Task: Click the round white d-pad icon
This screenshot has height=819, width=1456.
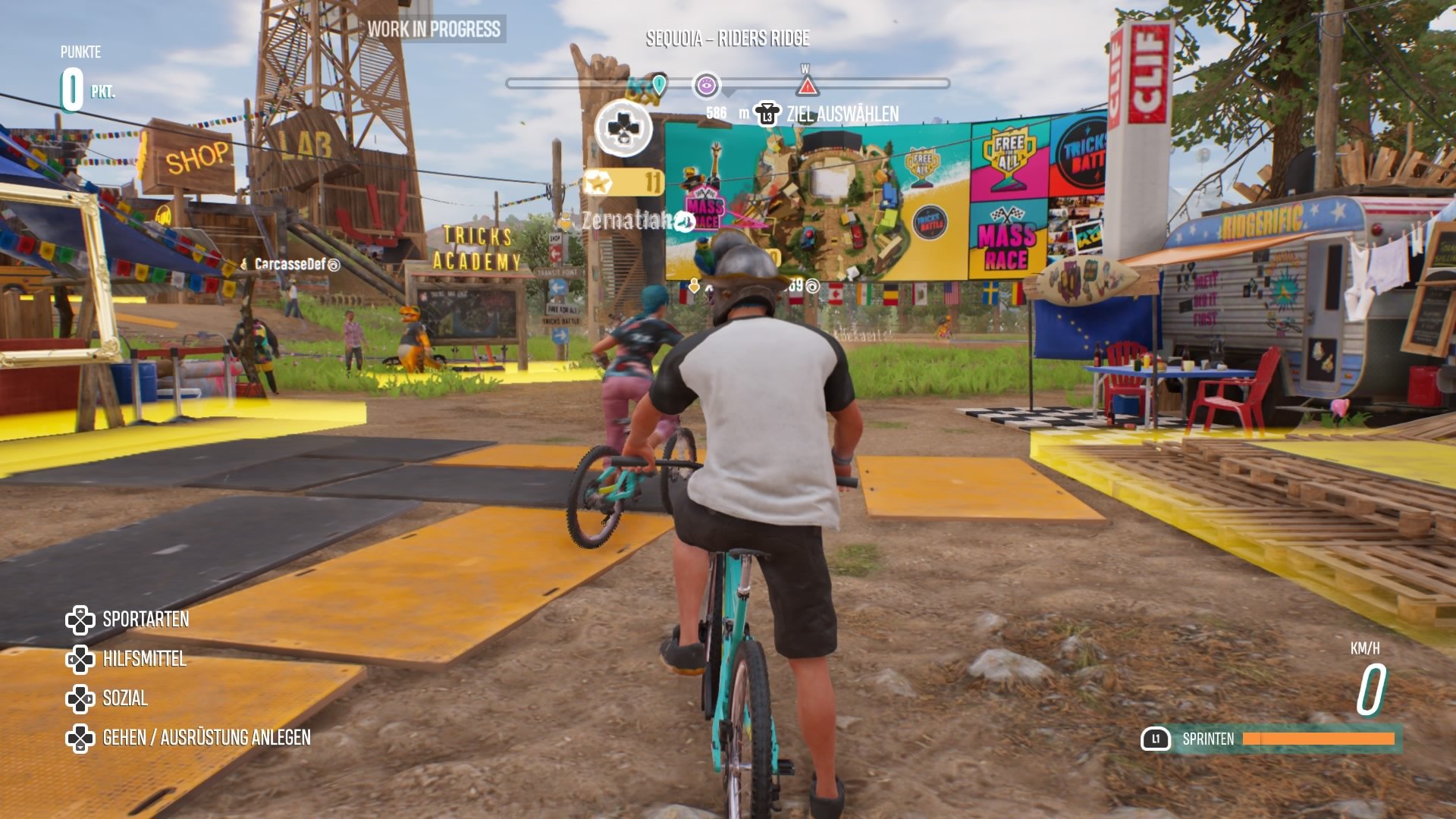Action: [x=623, y=128]
